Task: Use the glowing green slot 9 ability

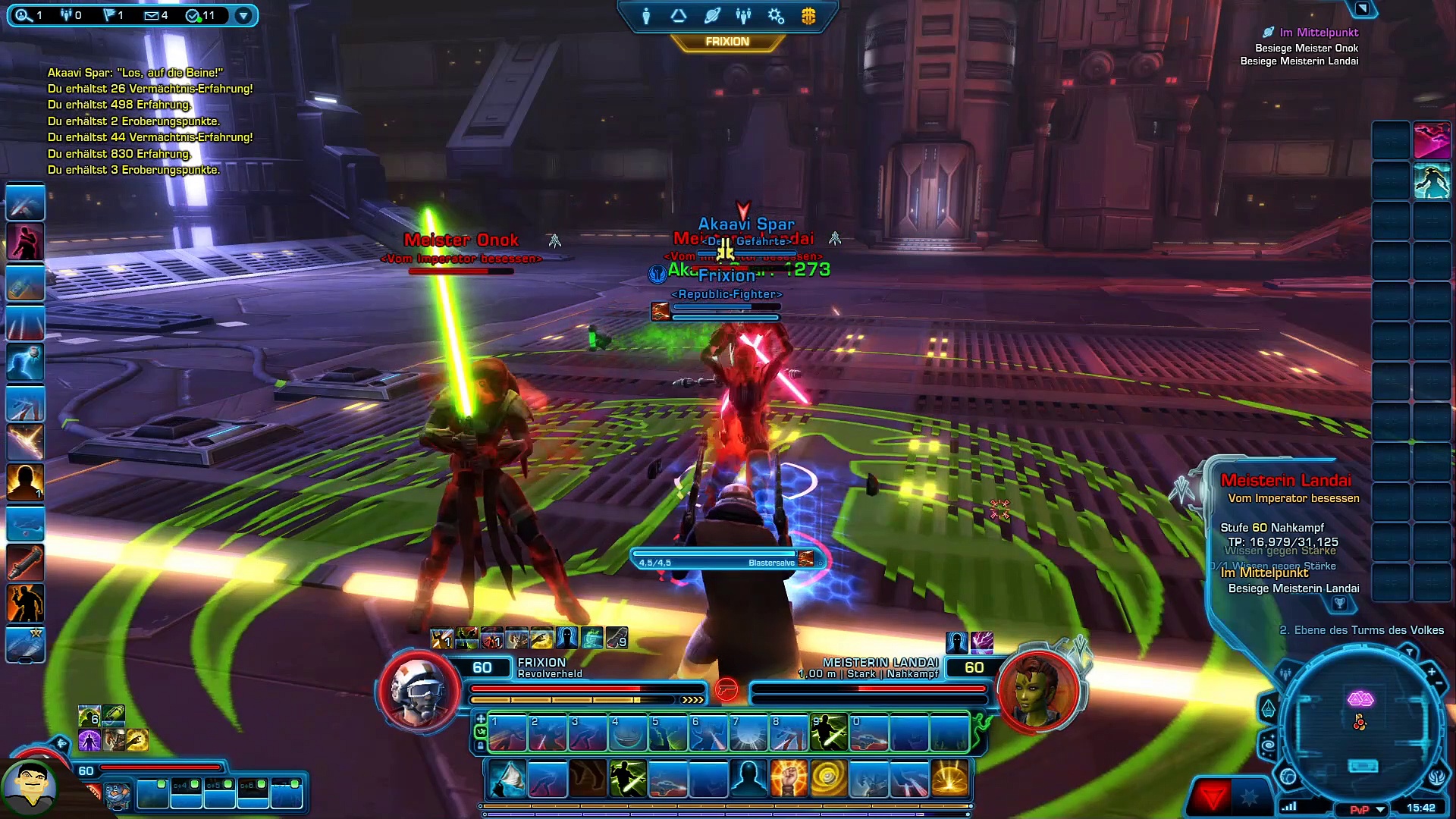Action: 829,733
